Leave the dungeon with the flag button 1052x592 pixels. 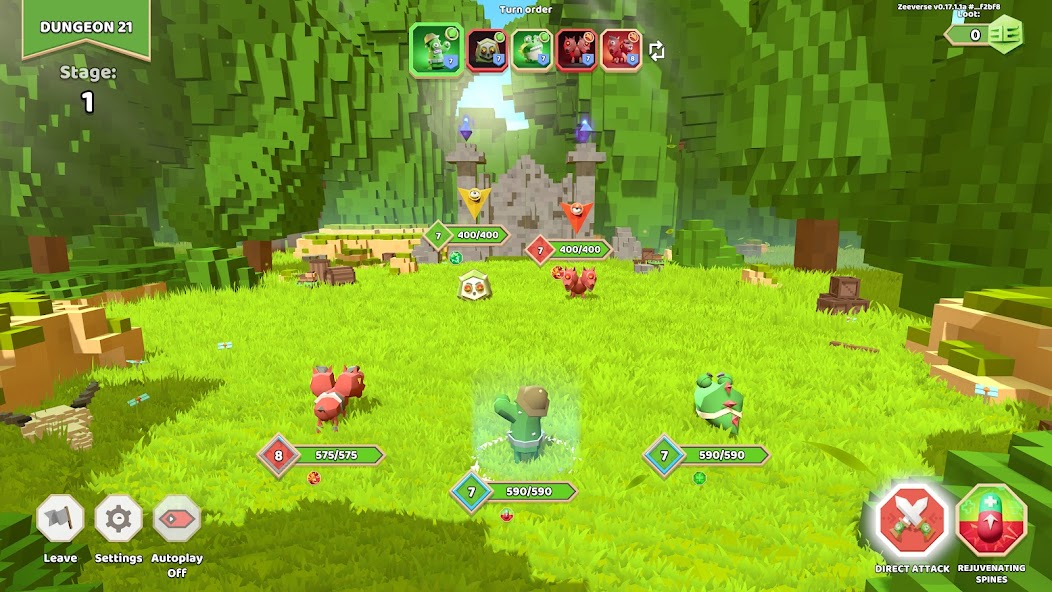[x=60, y=520]
